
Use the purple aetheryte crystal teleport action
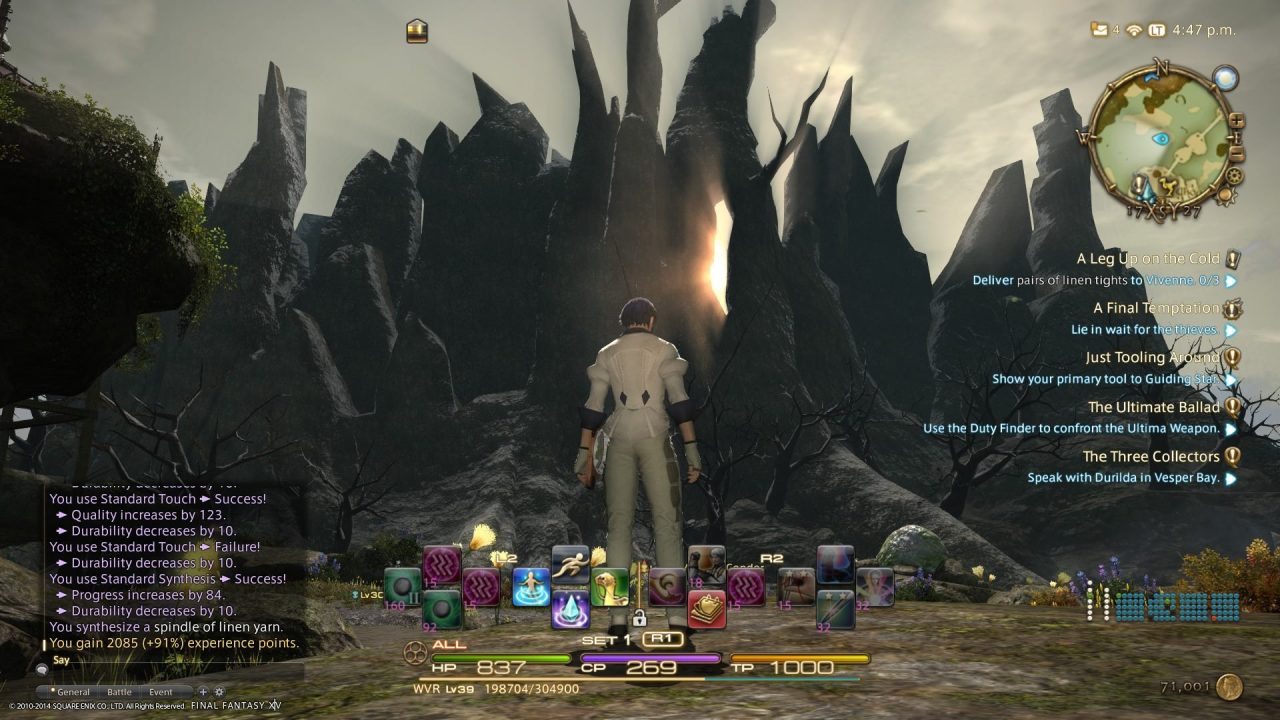pos(570,609)
